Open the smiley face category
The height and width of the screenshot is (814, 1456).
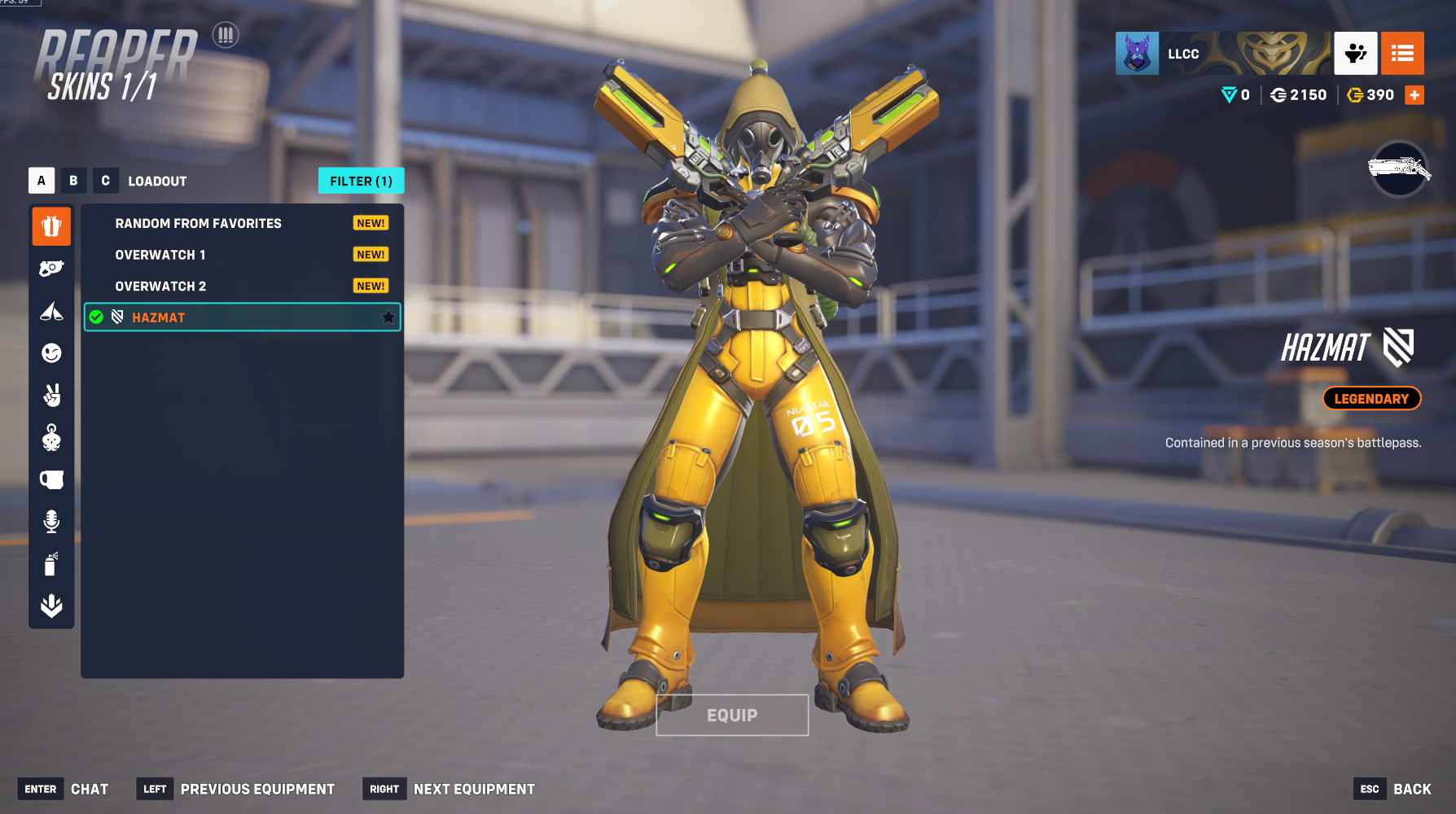(x=51, y=353)
